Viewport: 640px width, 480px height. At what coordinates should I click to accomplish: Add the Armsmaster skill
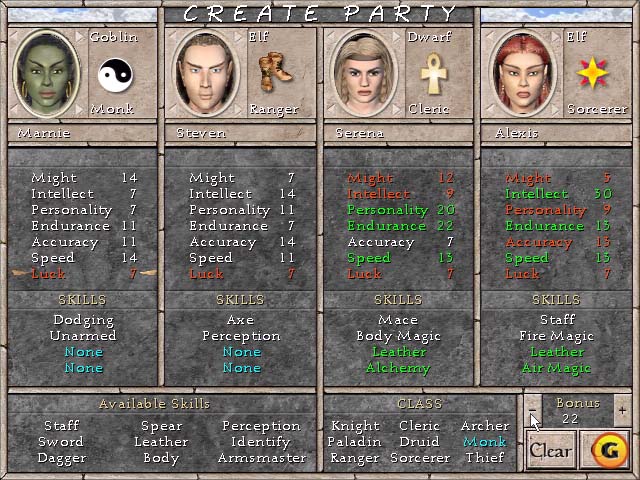pos(262,458)
